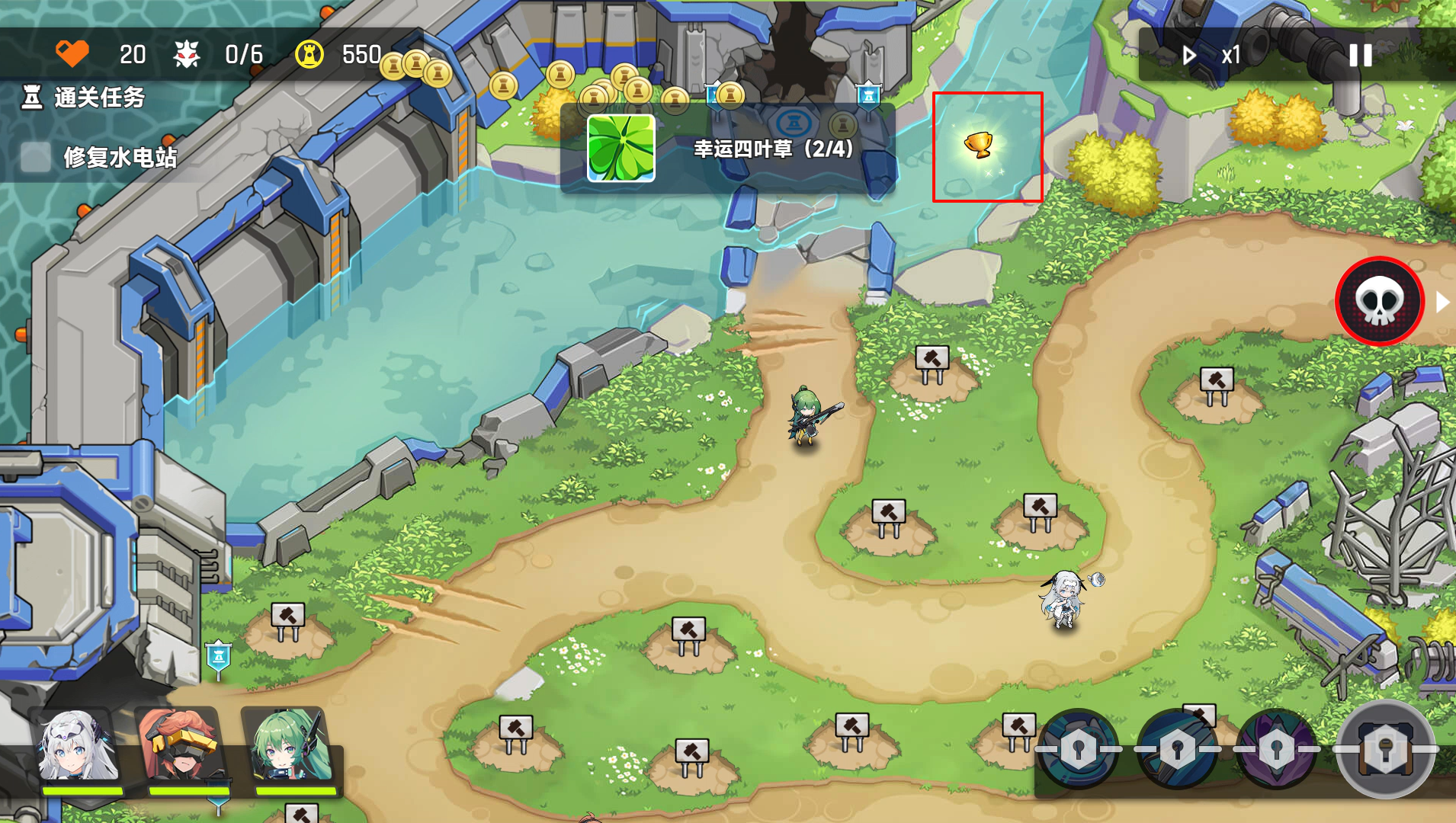Click the 修复水电站 objective checkbox
The image size is (1456, 823).
[x=35, y=157]
